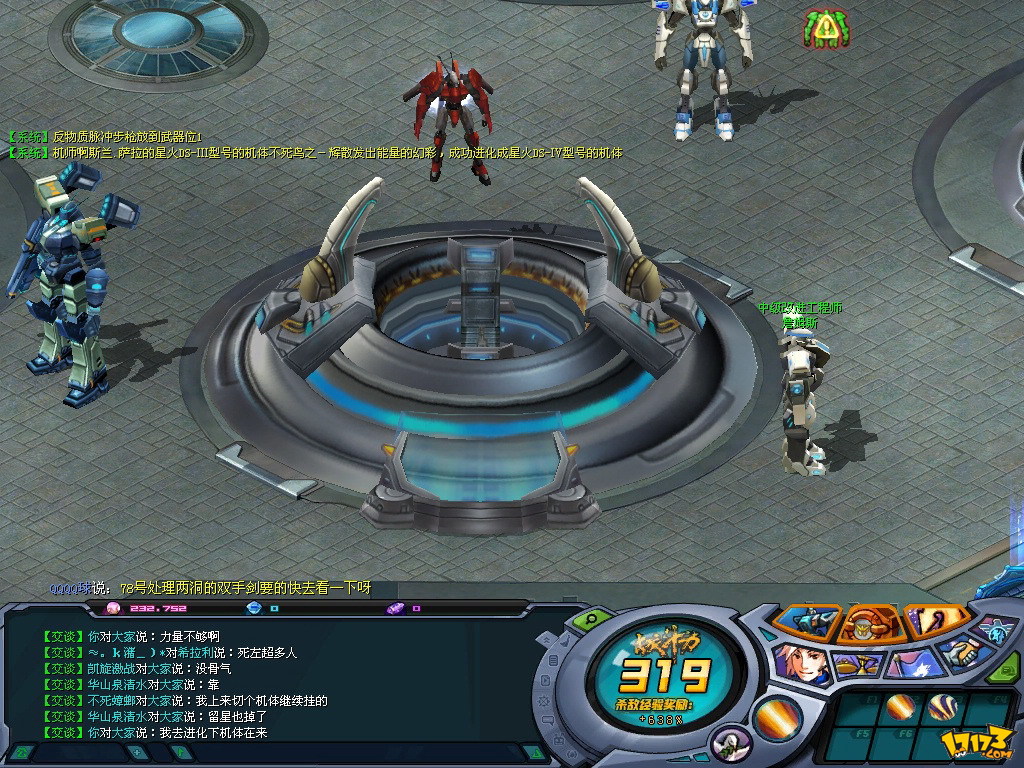This screenshot has width=1024, height=768.
Task: Select the NPC name label 中级改进工程师
Action: point(799,308)
